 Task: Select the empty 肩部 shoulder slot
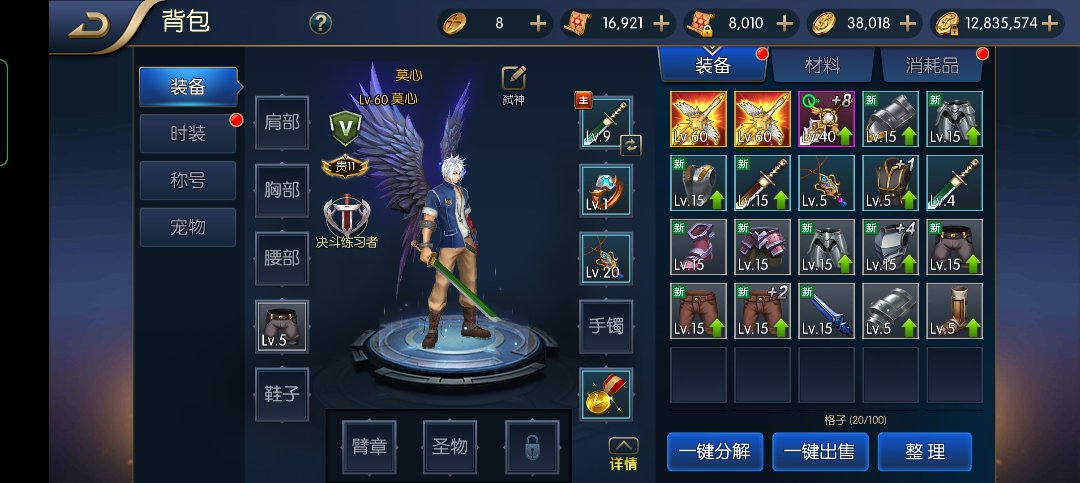[x=282, y=123]
